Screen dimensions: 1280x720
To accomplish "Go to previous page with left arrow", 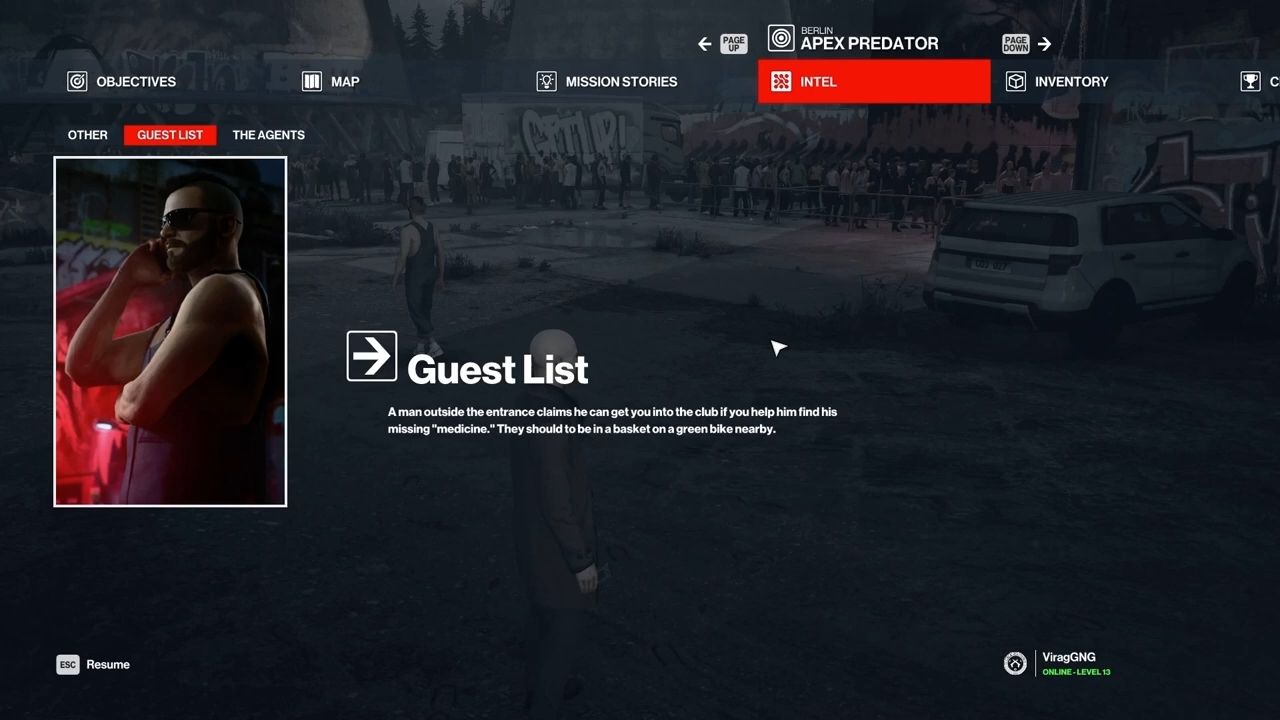I will coord(705,44).
